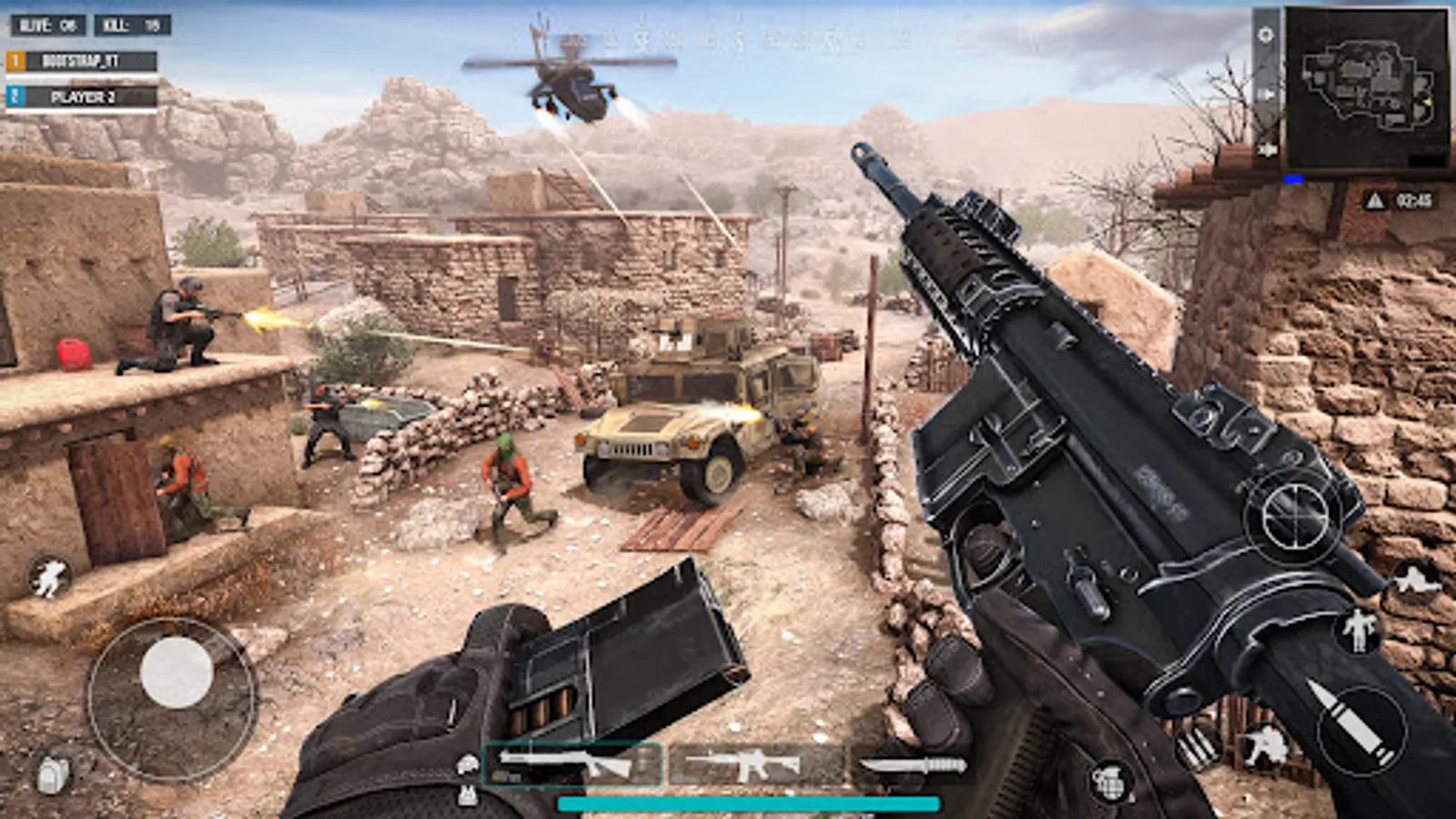Open the settings gear beside the minimap
This screenshot has width=1456, height=819.
1265,35
